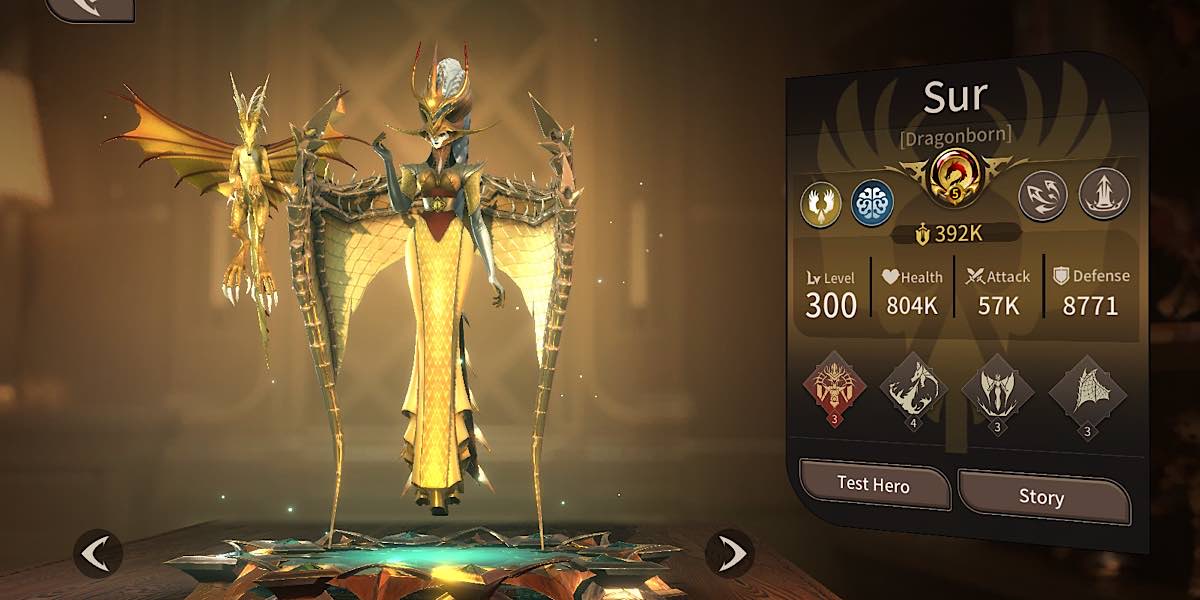Inspect the winged figure skill icon
The height and width of the screenshot is (600, 1200).
[996, 388]
